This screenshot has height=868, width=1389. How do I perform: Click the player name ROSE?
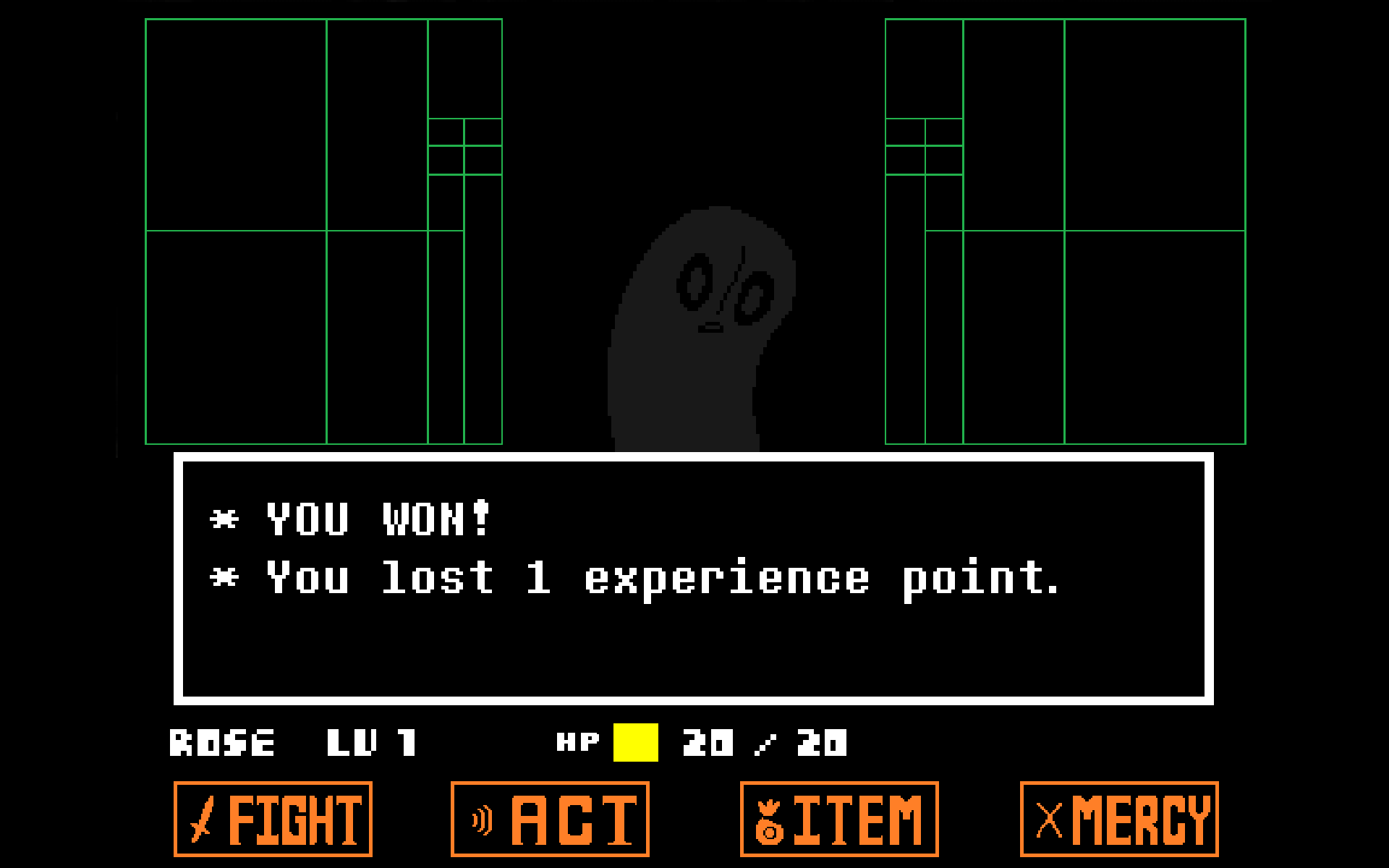click(222, 741)
